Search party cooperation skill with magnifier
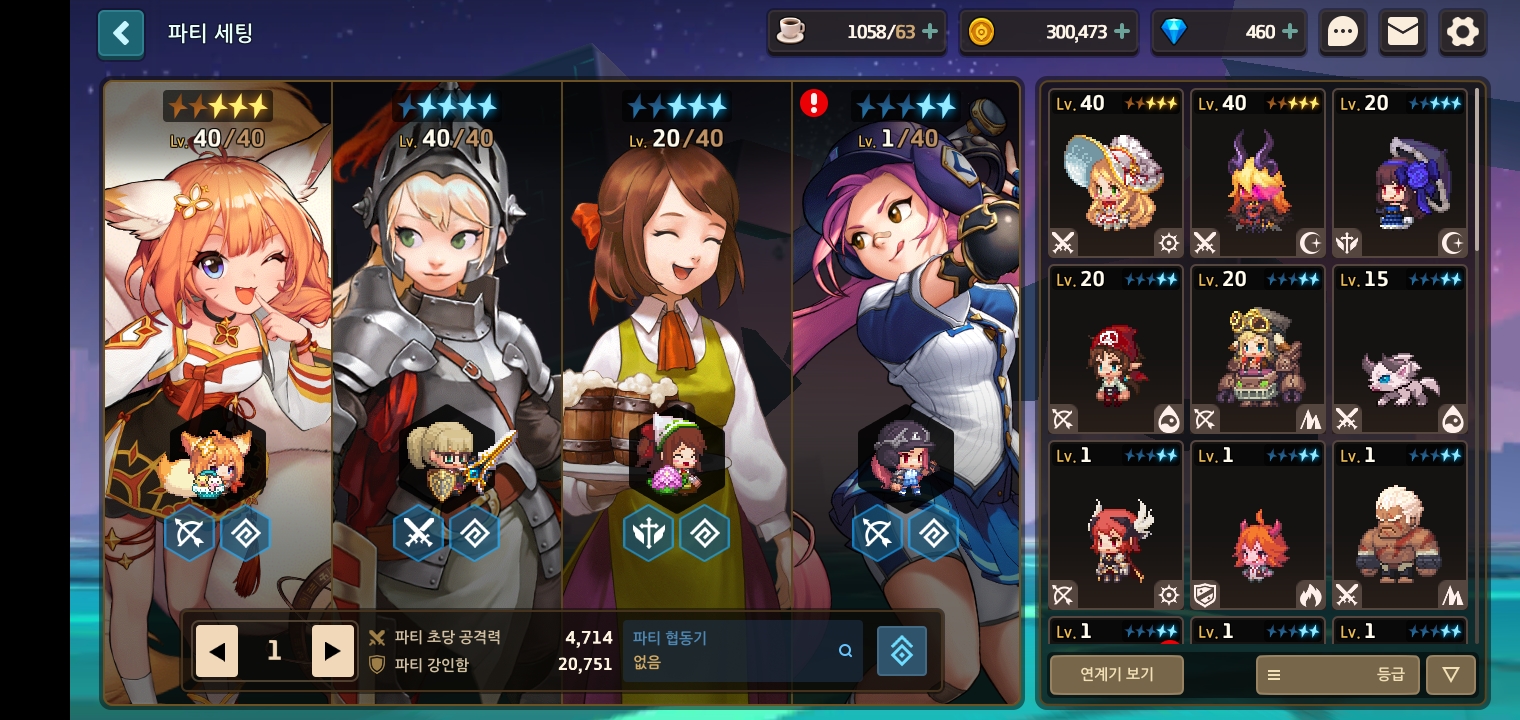Image resolution: width=1520 pixels, height=720 pixels. tap(846, 651)
